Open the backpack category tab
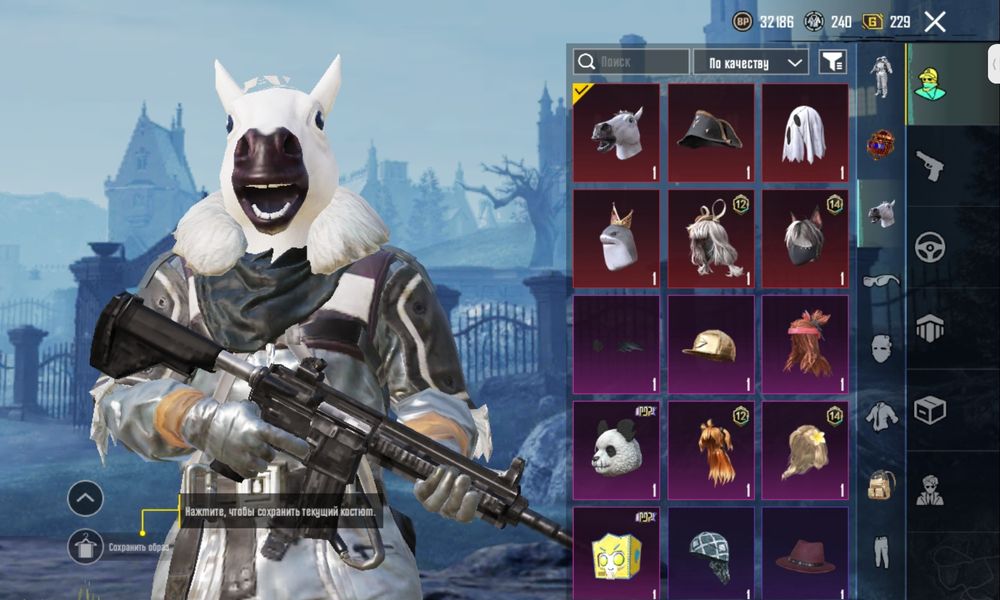 pyautogui.click(x=881, y=484)
